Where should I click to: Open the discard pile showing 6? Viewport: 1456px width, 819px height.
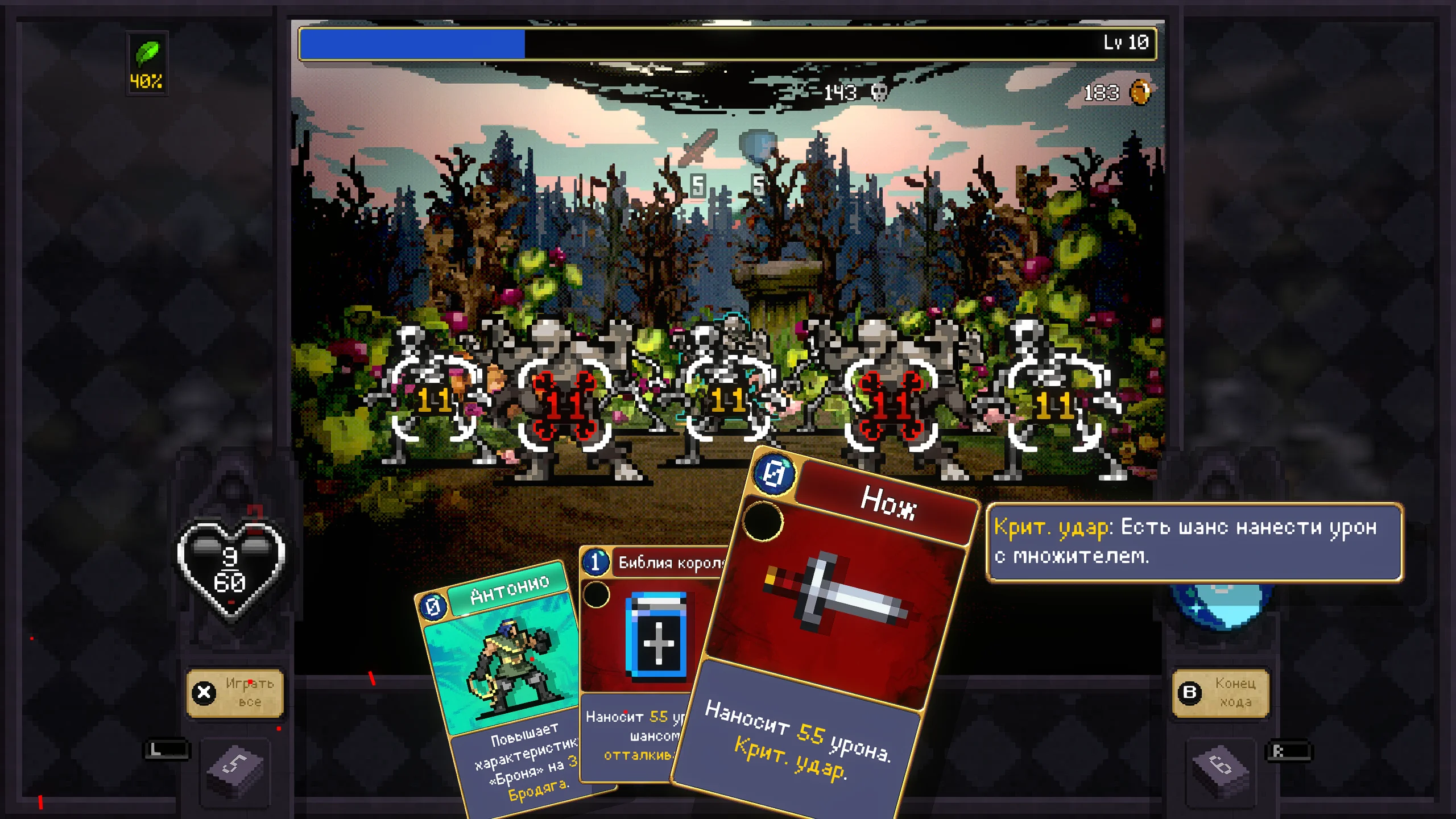coord(1221,768)
